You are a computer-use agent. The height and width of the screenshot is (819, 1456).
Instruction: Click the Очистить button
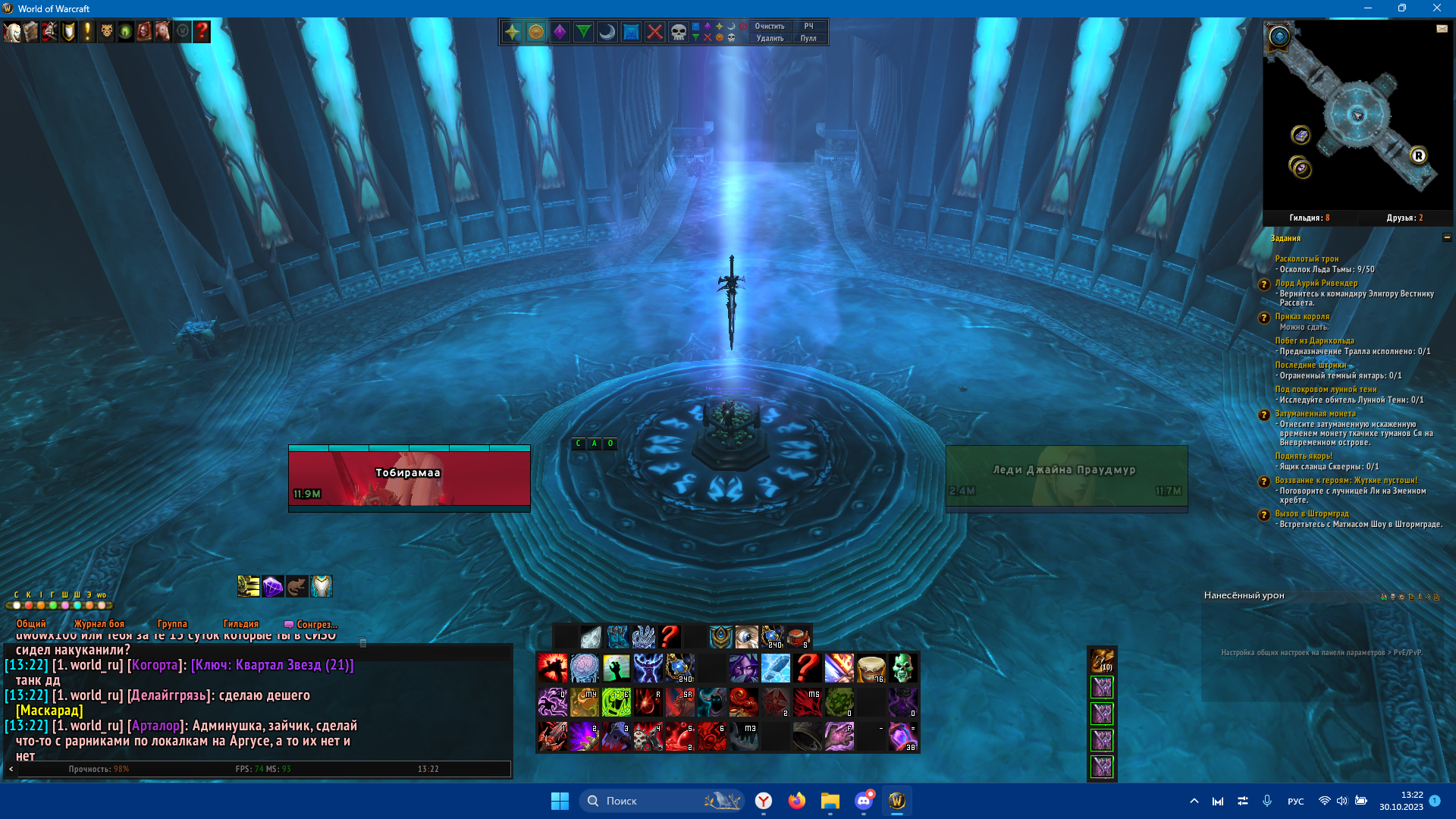769,26
